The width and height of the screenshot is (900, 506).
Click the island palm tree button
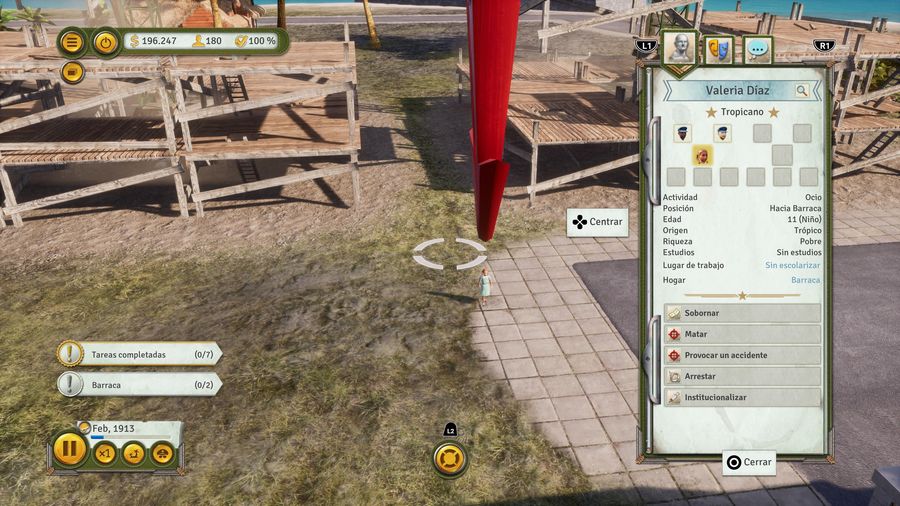click(133, 454)
